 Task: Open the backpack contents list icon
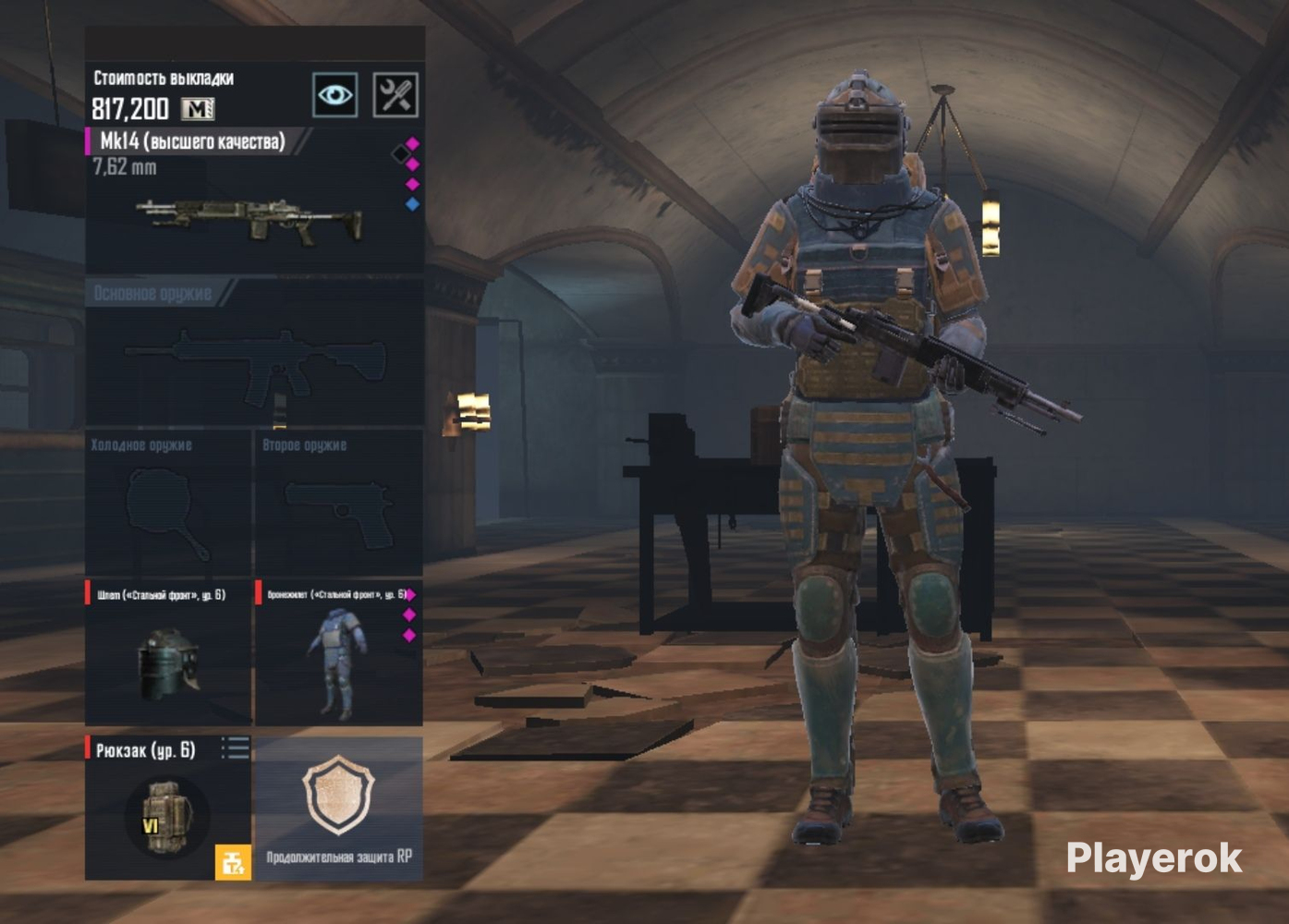(x=236, y=748)
